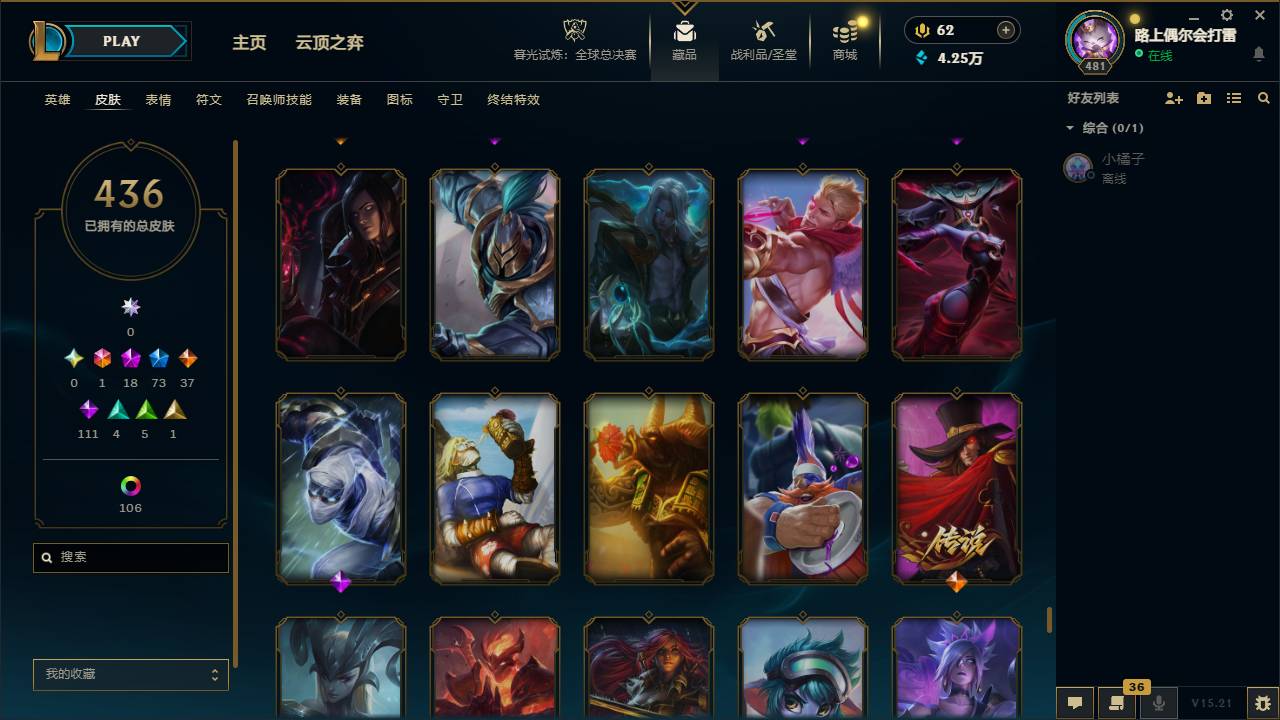Open the friends list search icon
1280x720 pixels.
coord(1264,97)
